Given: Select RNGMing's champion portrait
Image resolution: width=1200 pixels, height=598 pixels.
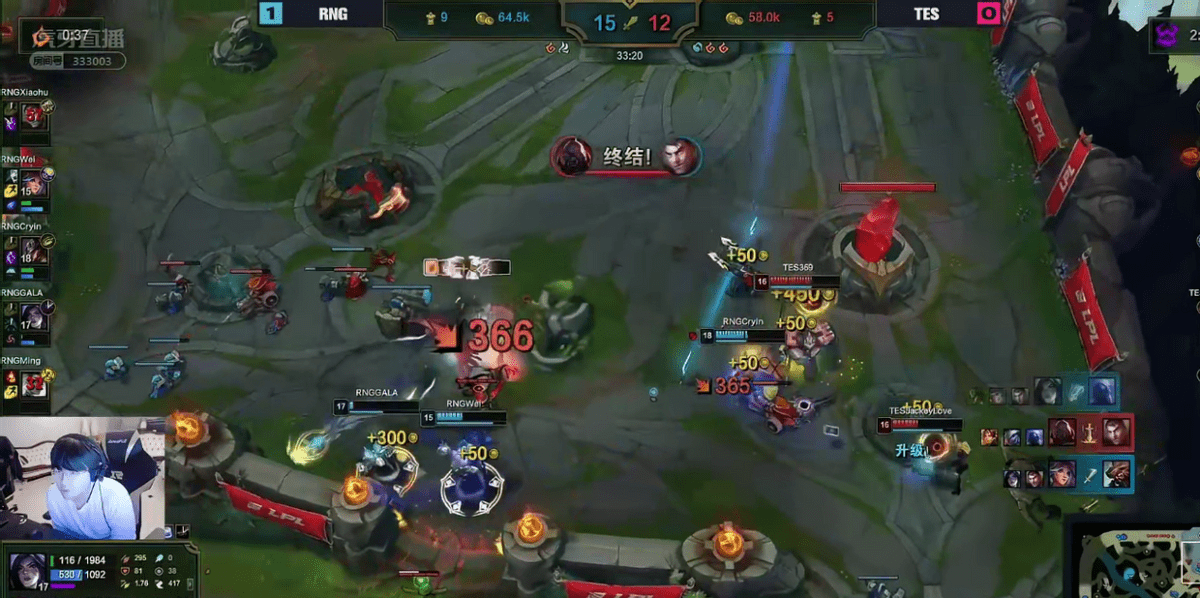Looking at the screenshot, I should [33, 383].
